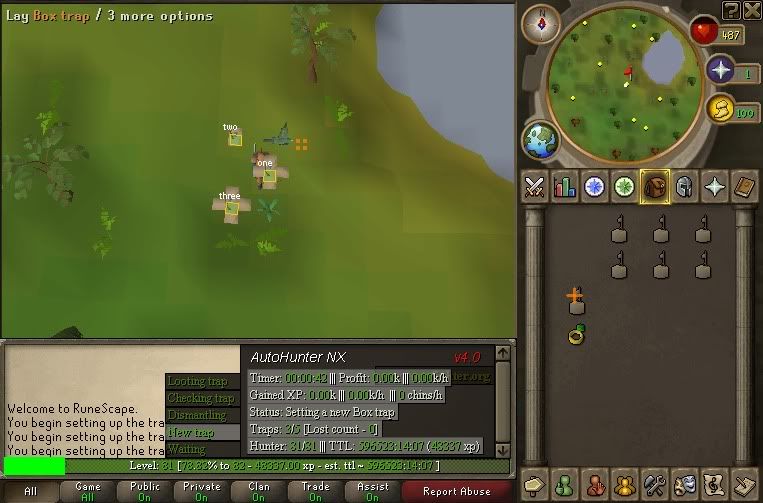The image size is (763, 503).
Task: Click the compass to face north
Action: (x=543, y=20)
